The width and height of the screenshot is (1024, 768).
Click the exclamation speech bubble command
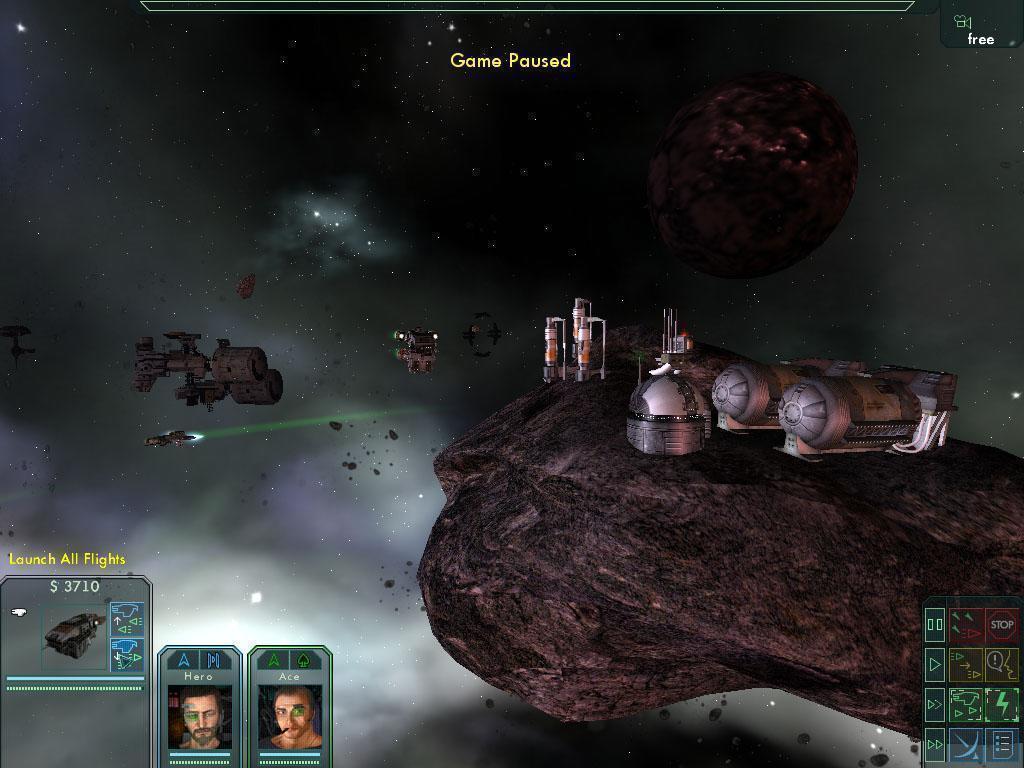click(1002, 663)
